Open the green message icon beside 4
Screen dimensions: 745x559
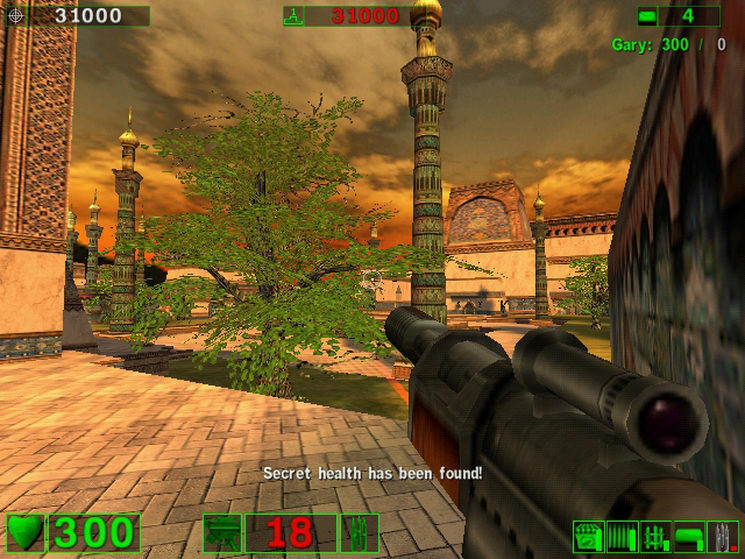(648, 16)
